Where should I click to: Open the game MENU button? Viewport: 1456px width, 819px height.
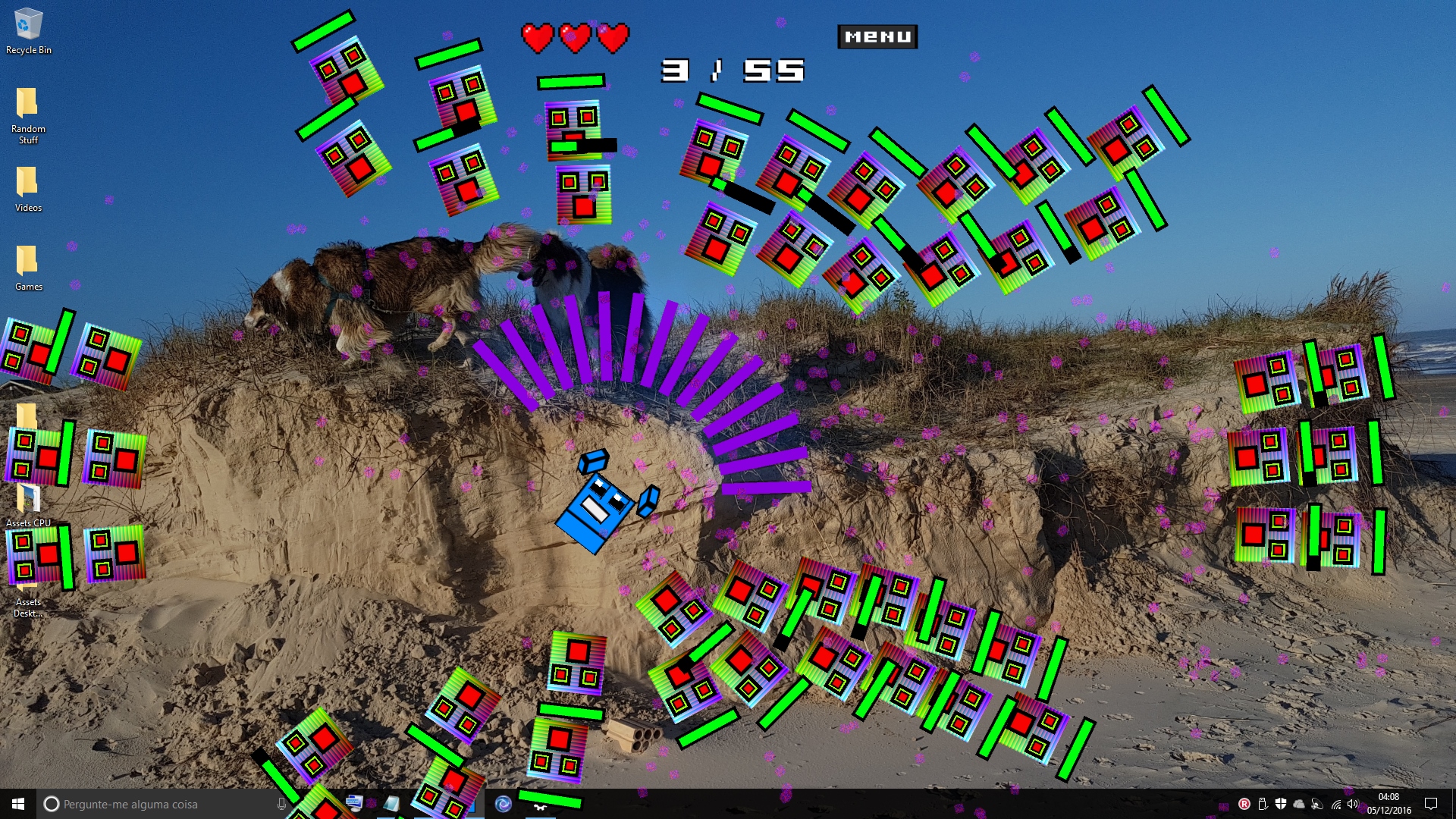(877, 36)
